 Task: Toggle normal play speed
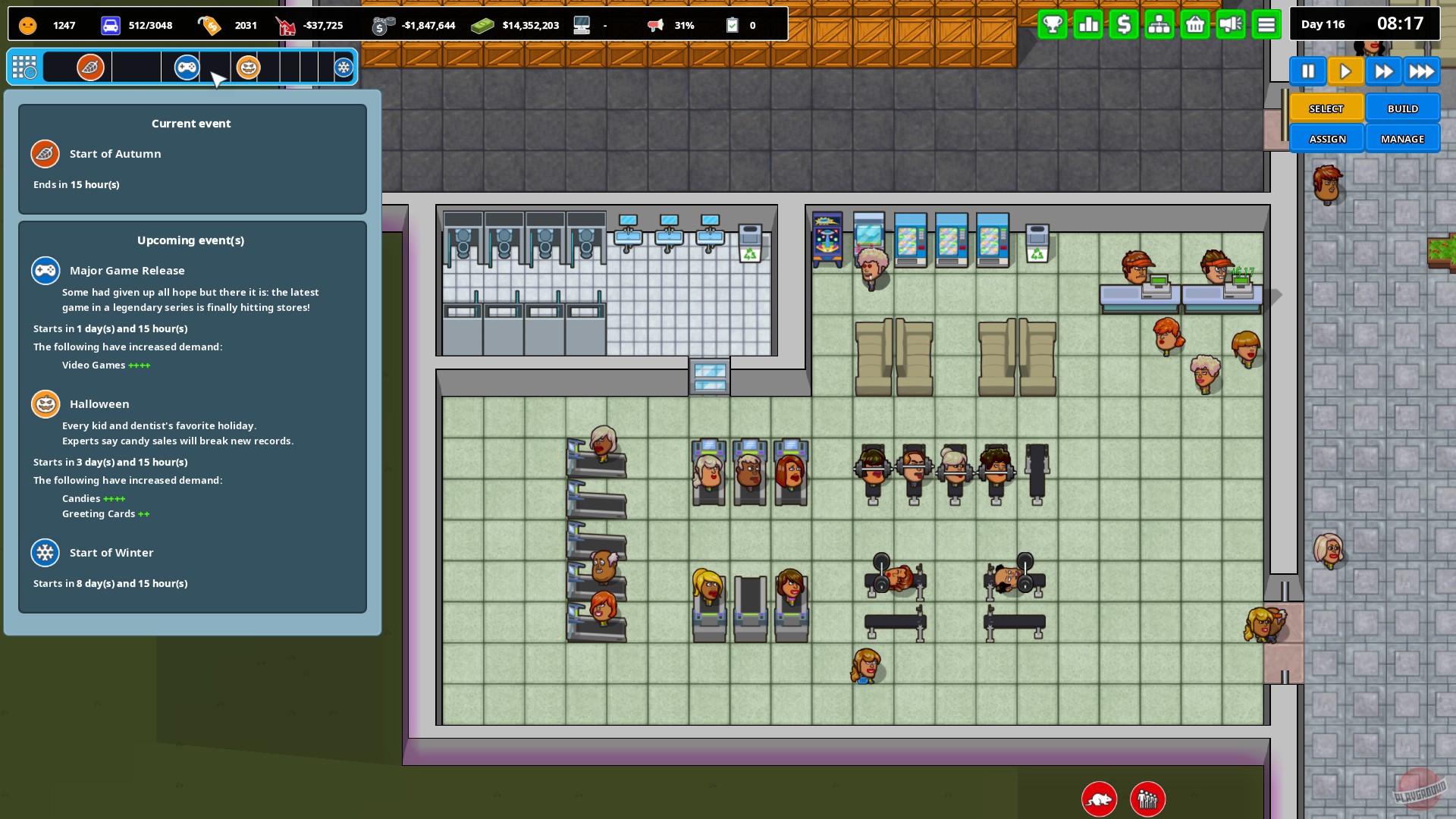tap(1346, 71)
